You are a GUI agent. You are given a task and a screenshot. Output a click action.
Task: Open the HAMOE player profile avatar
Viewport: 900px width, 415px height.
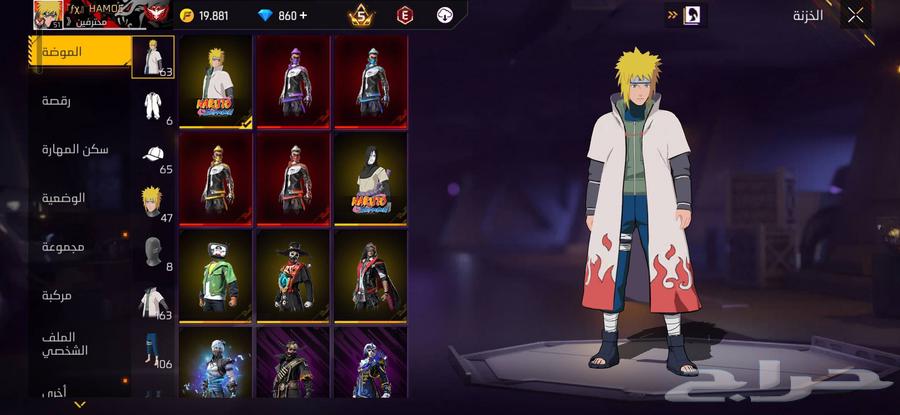pyautogui.click(x=46, y=14)
